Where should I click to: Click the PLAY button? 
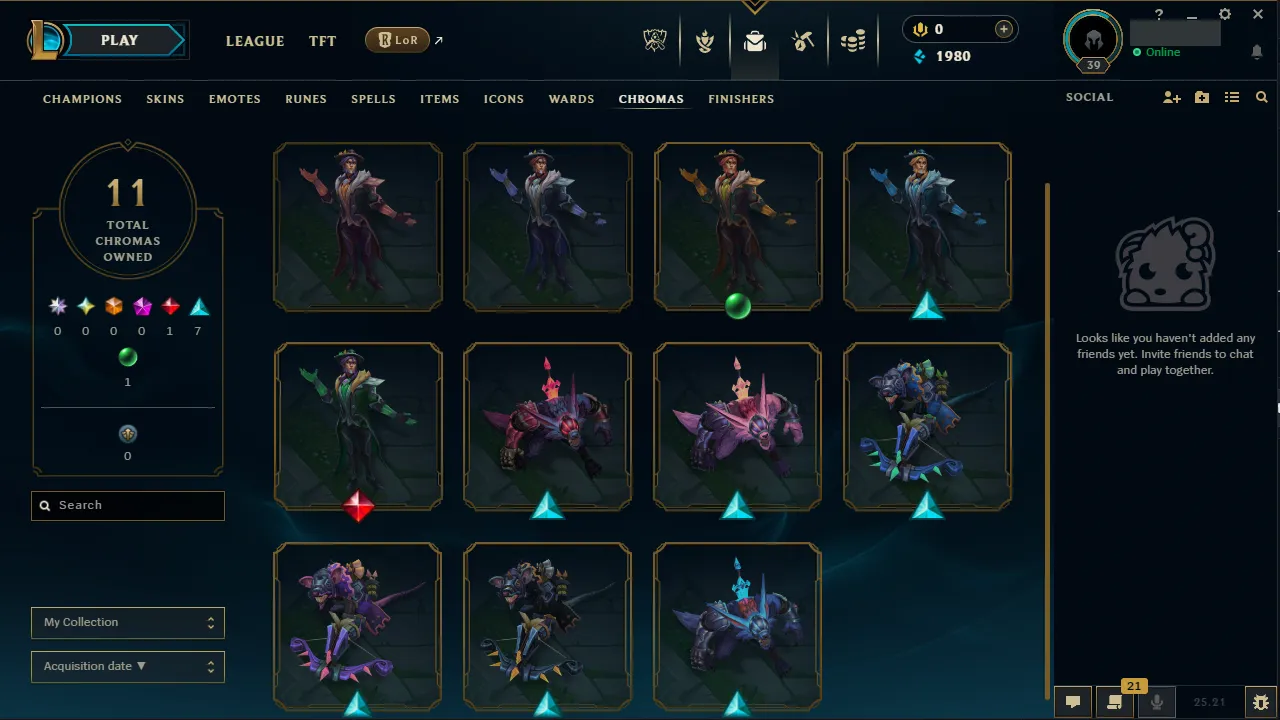(x=119, y=40)
